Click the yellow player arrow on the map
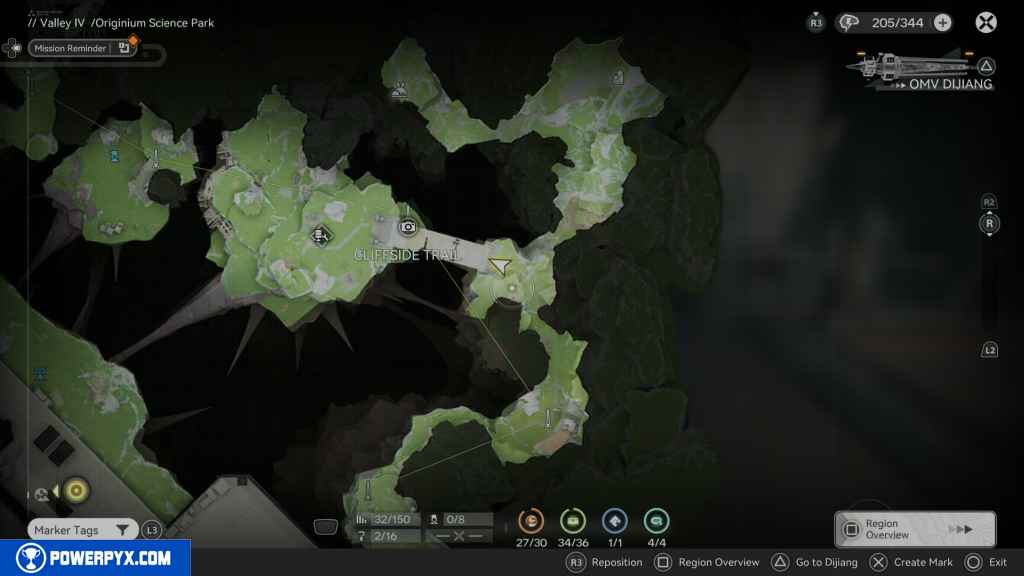 tap(500, 265)
